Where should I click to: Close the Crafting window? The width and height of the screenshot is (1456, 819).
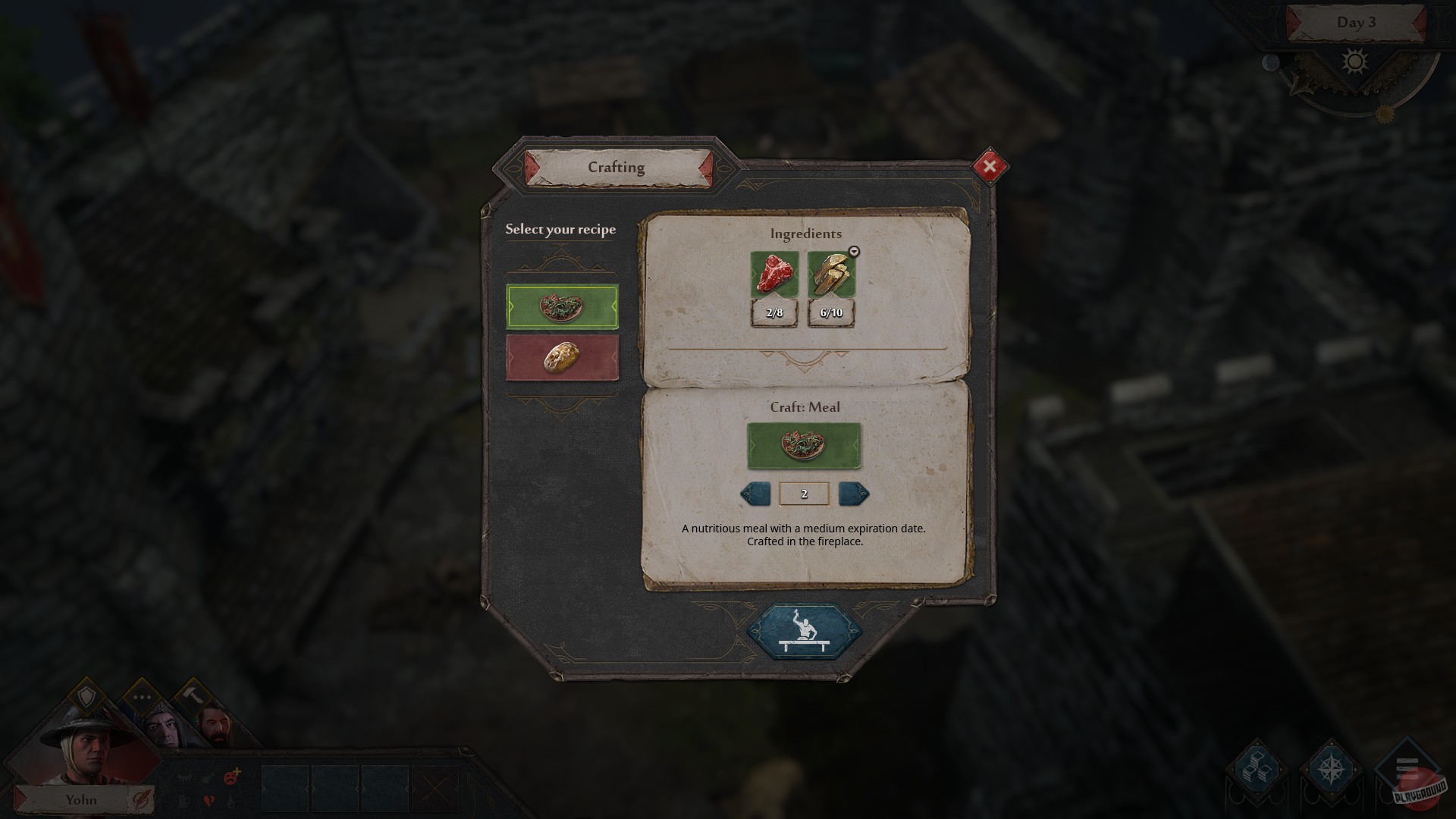990,167
